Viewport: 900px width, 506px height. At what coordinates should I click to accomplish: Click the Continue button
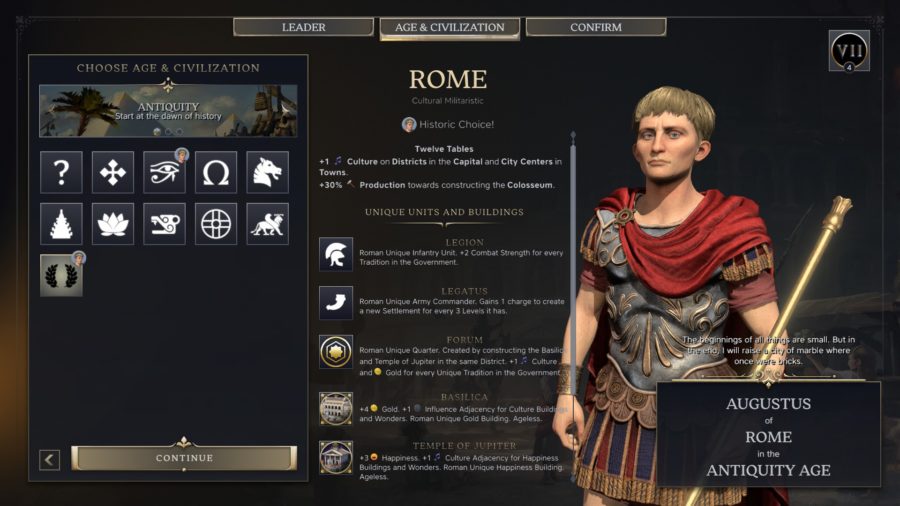(184, 458)
